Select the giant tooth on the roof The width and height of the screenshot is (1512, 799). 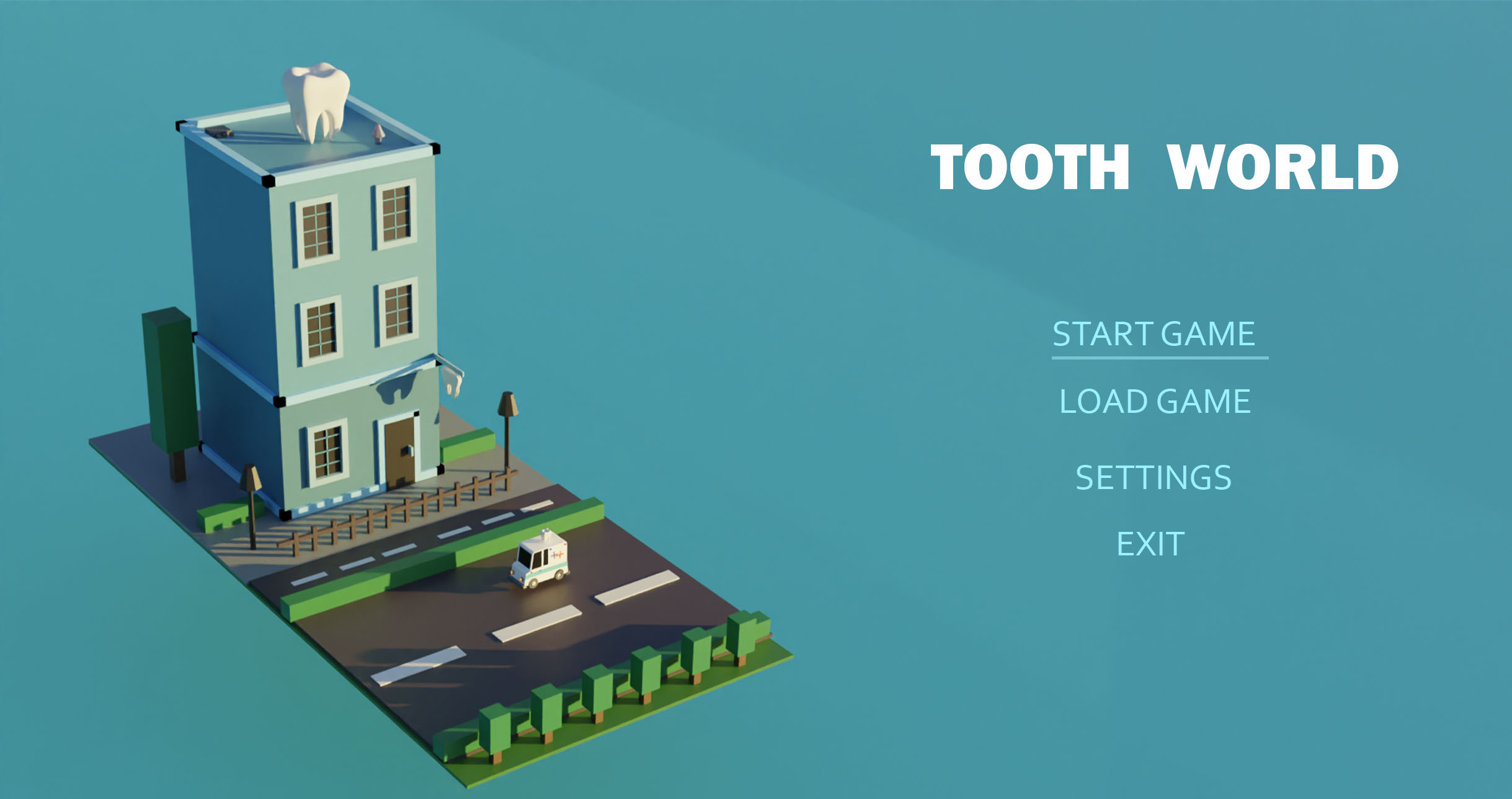(315, 99)
